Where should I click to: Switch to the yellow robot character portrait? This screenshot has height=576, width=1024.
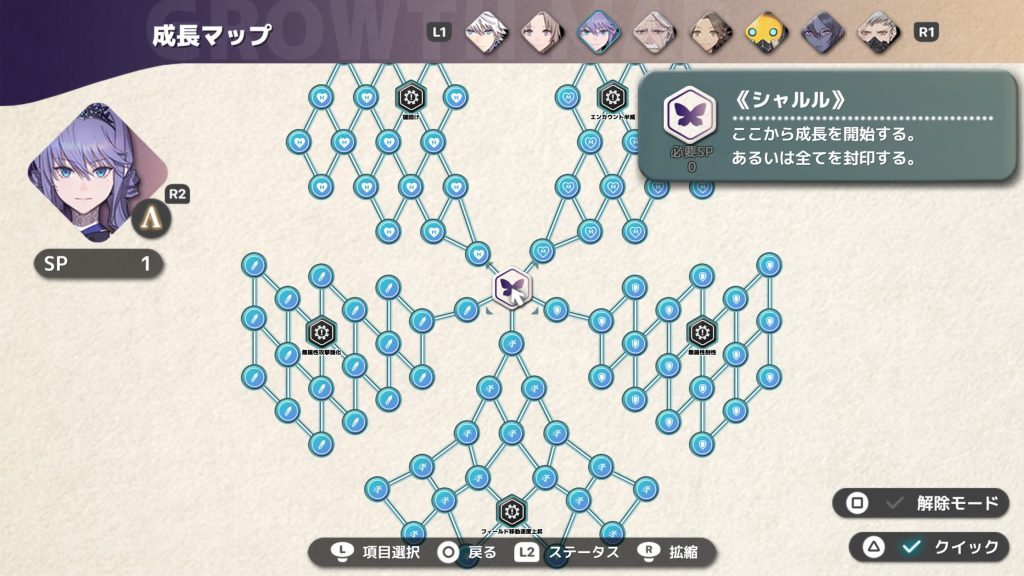[765, 31]
